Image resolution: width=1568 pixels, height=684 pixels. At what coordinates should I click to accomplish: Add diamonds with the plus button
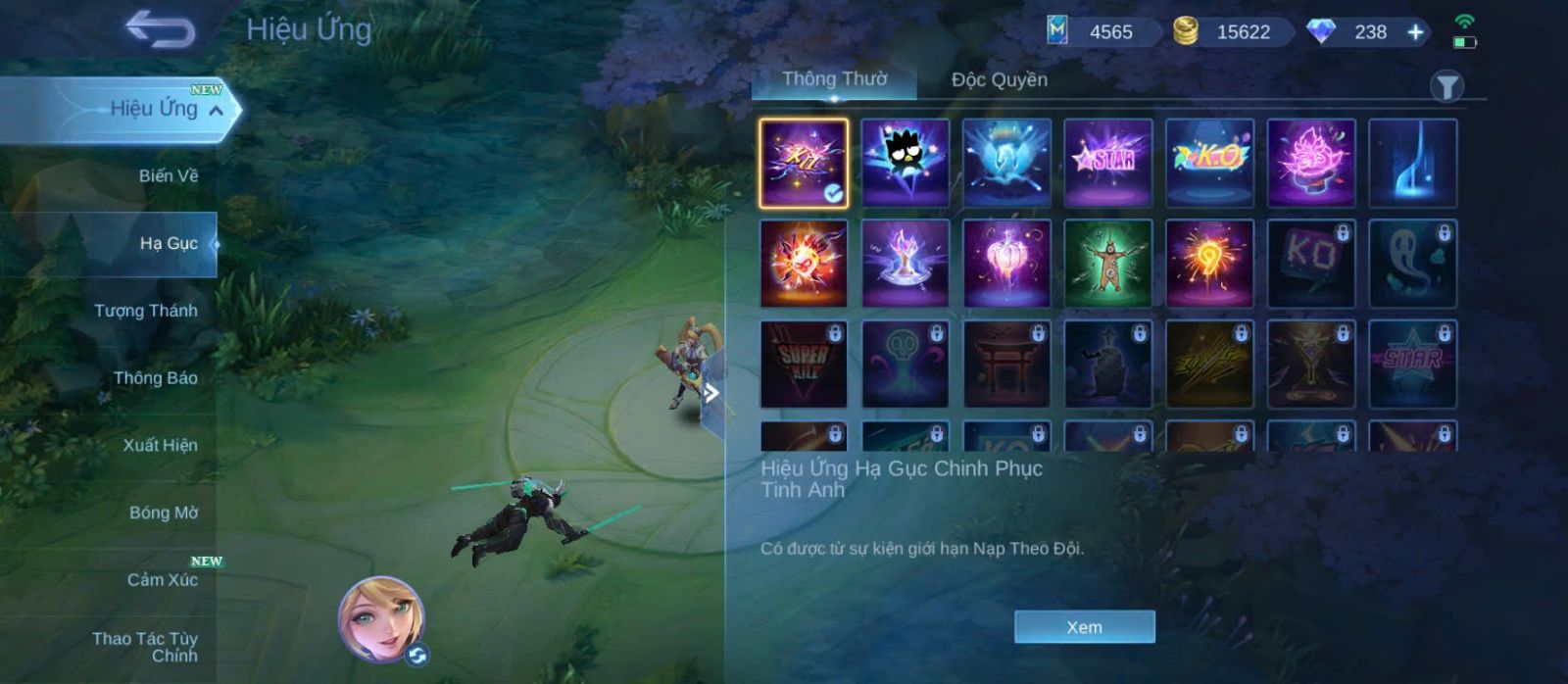tap(1415, 32)
